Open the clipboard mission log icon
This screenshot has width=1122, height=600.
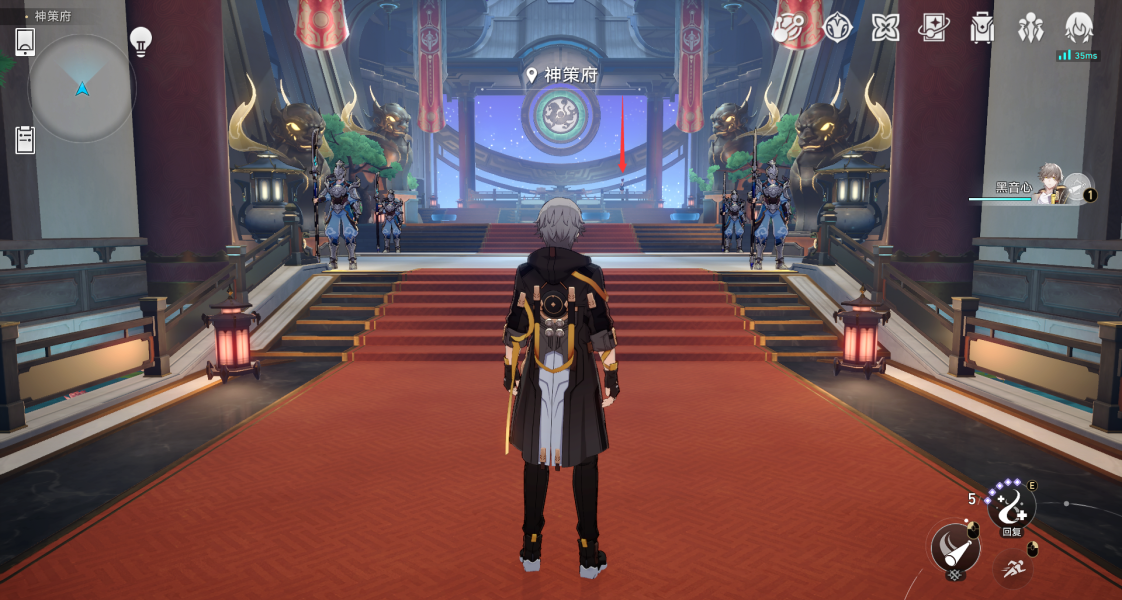[x=25, y=140]
